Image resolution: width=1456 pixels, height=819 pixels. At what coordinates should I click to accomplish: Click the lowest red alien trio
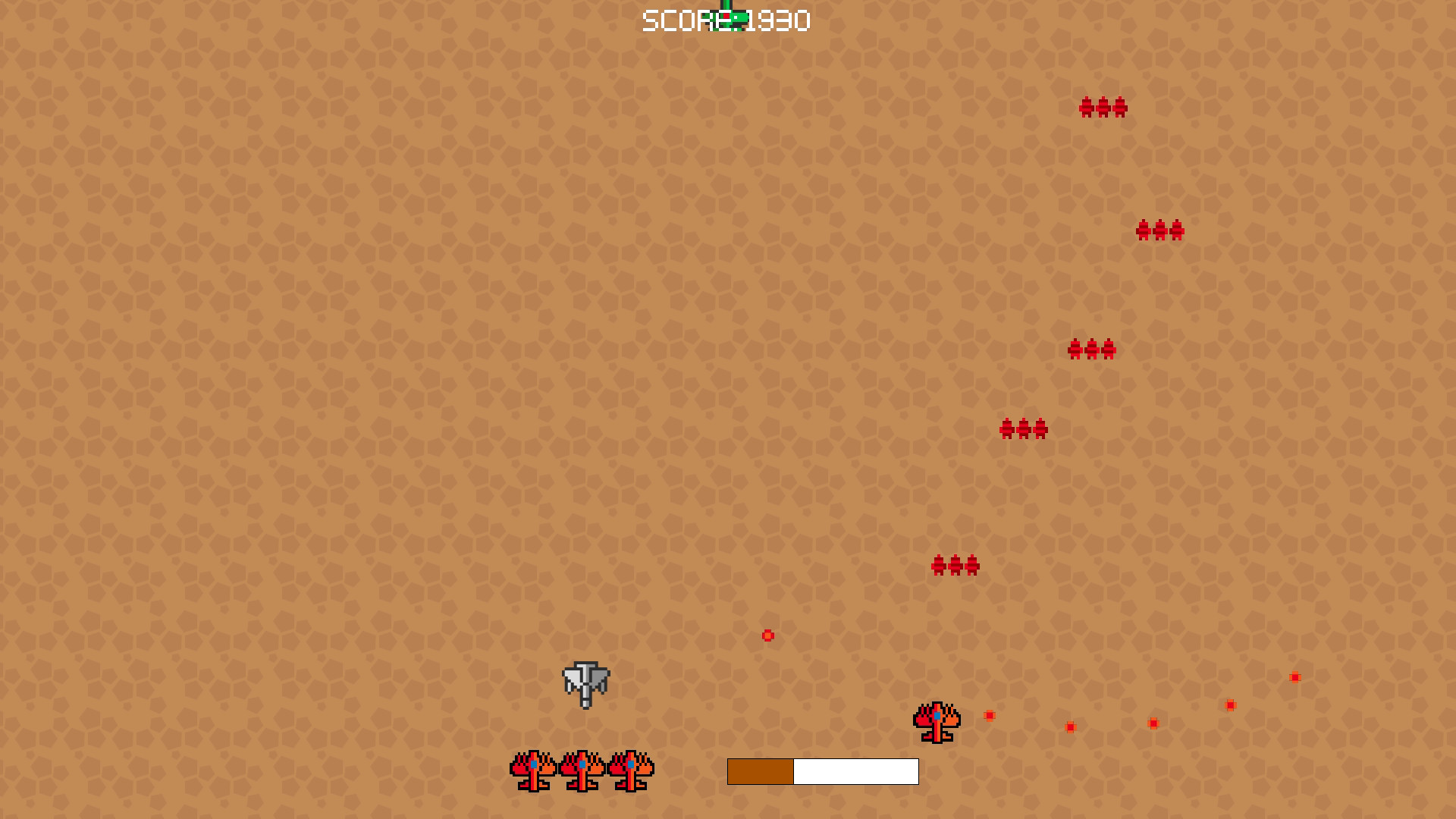(x=955, y=566)
